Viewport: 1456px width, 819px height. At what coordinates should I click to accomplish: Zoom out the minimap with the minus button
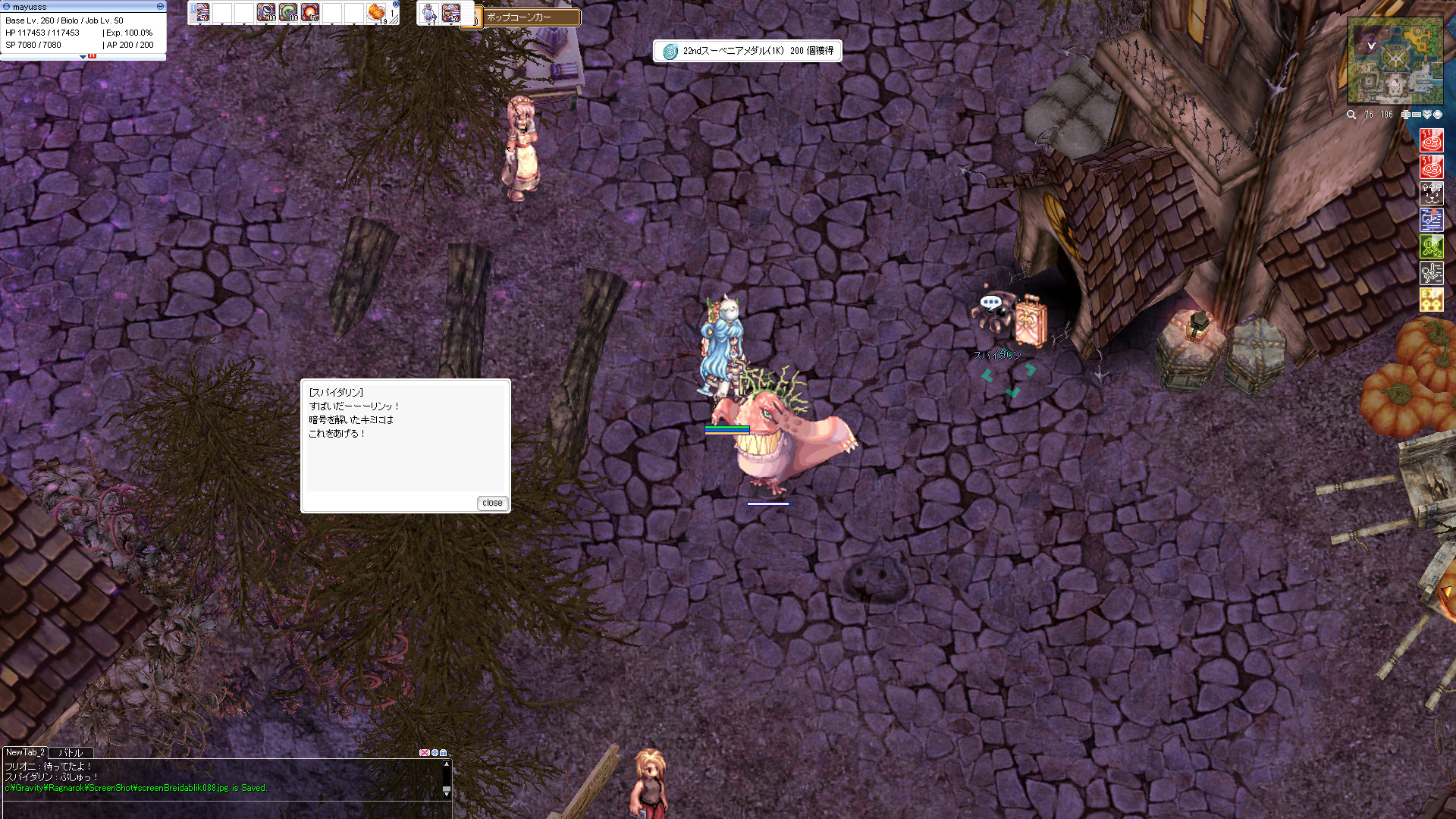click(x=1416, y=115)
